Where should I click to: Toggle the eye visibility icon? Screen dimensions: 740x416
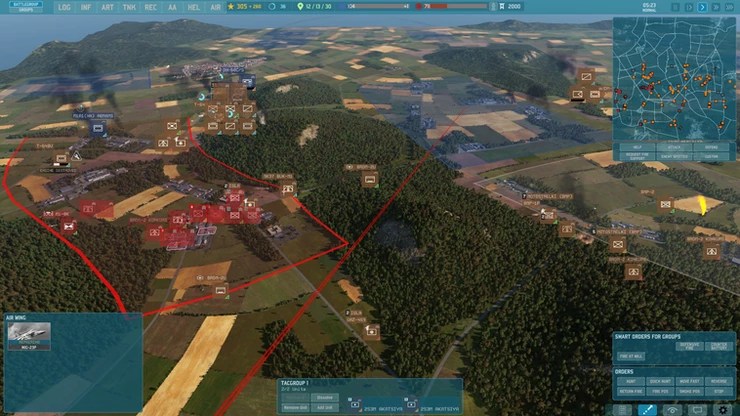click(x=672, y=409)
